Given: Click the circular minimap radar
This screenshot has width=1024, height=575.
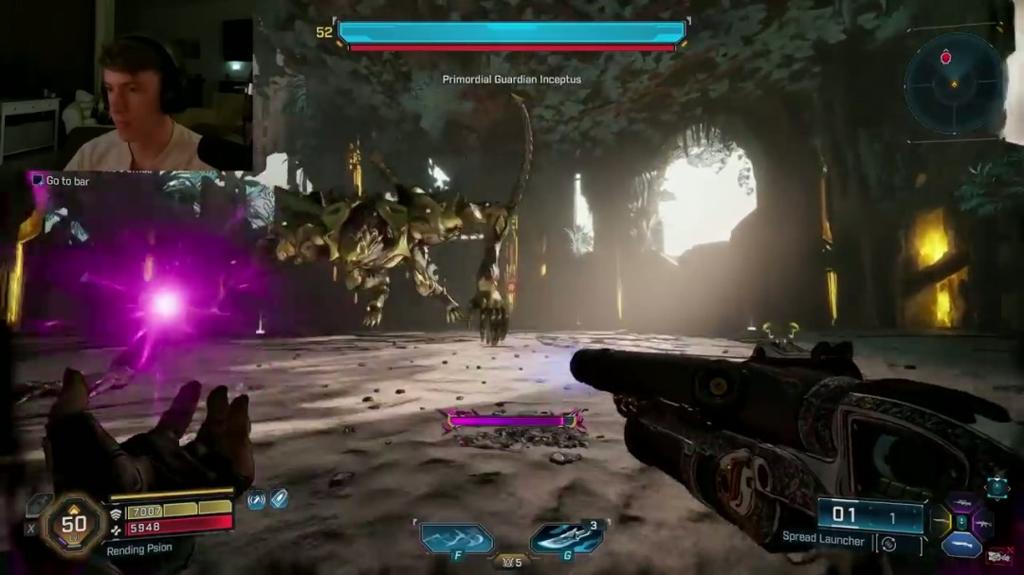Looking at the screenshot, I should [x=954, y=83].
